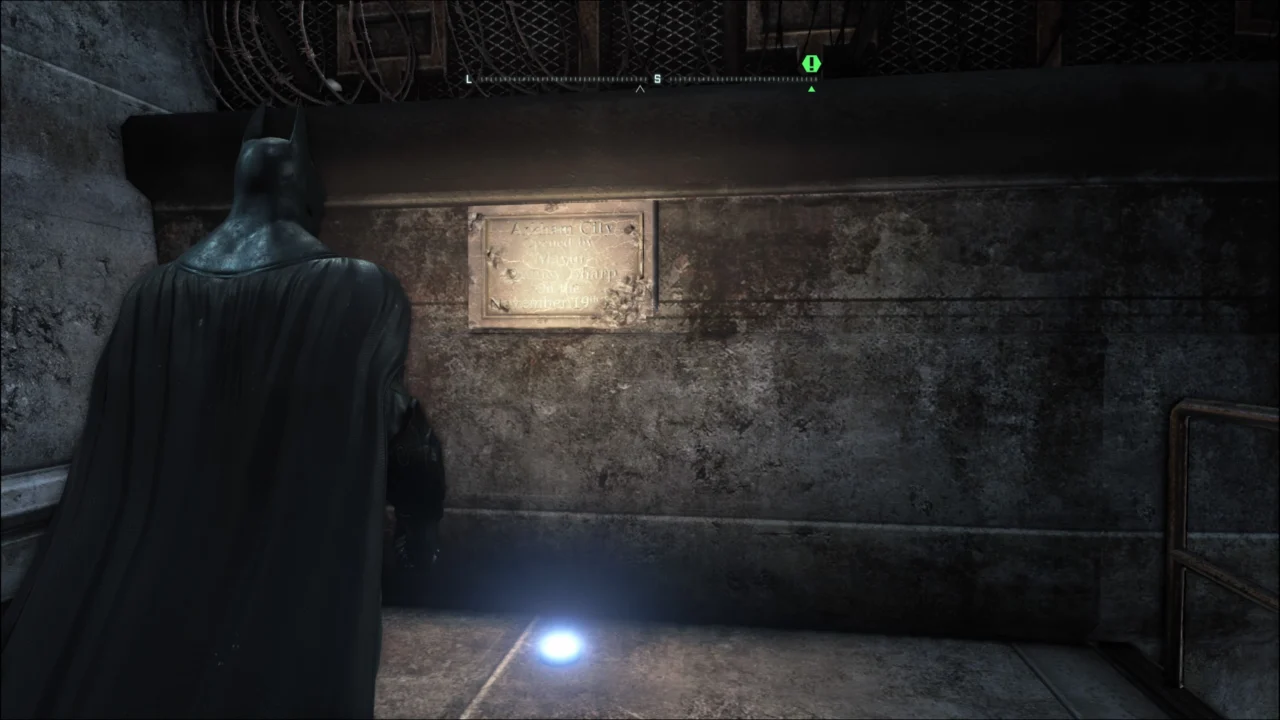This screenshot has width=1280, height=720.
Task: Select the 'S' south marker on the compass
Action: pyautogui.click(x=657, y=78)
